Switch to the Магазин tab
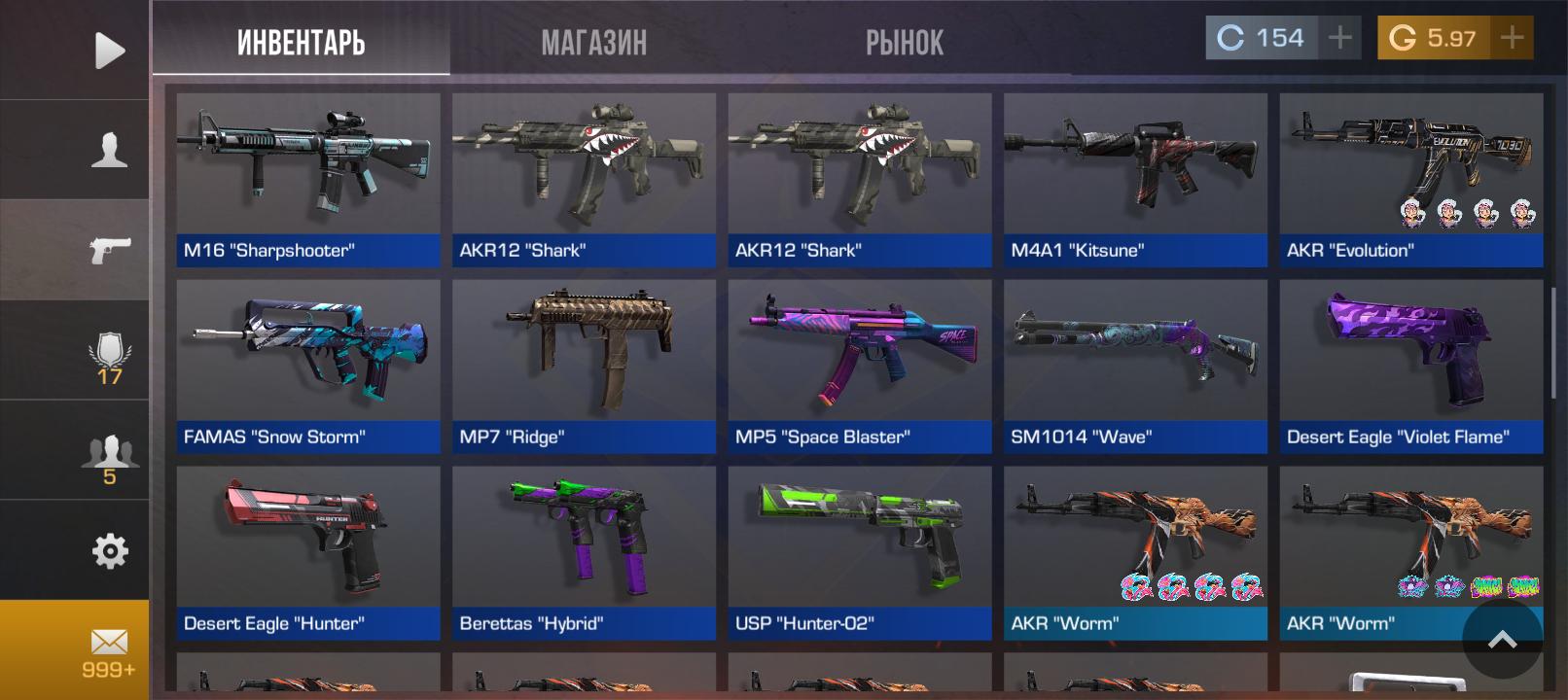 coord(593,42)
